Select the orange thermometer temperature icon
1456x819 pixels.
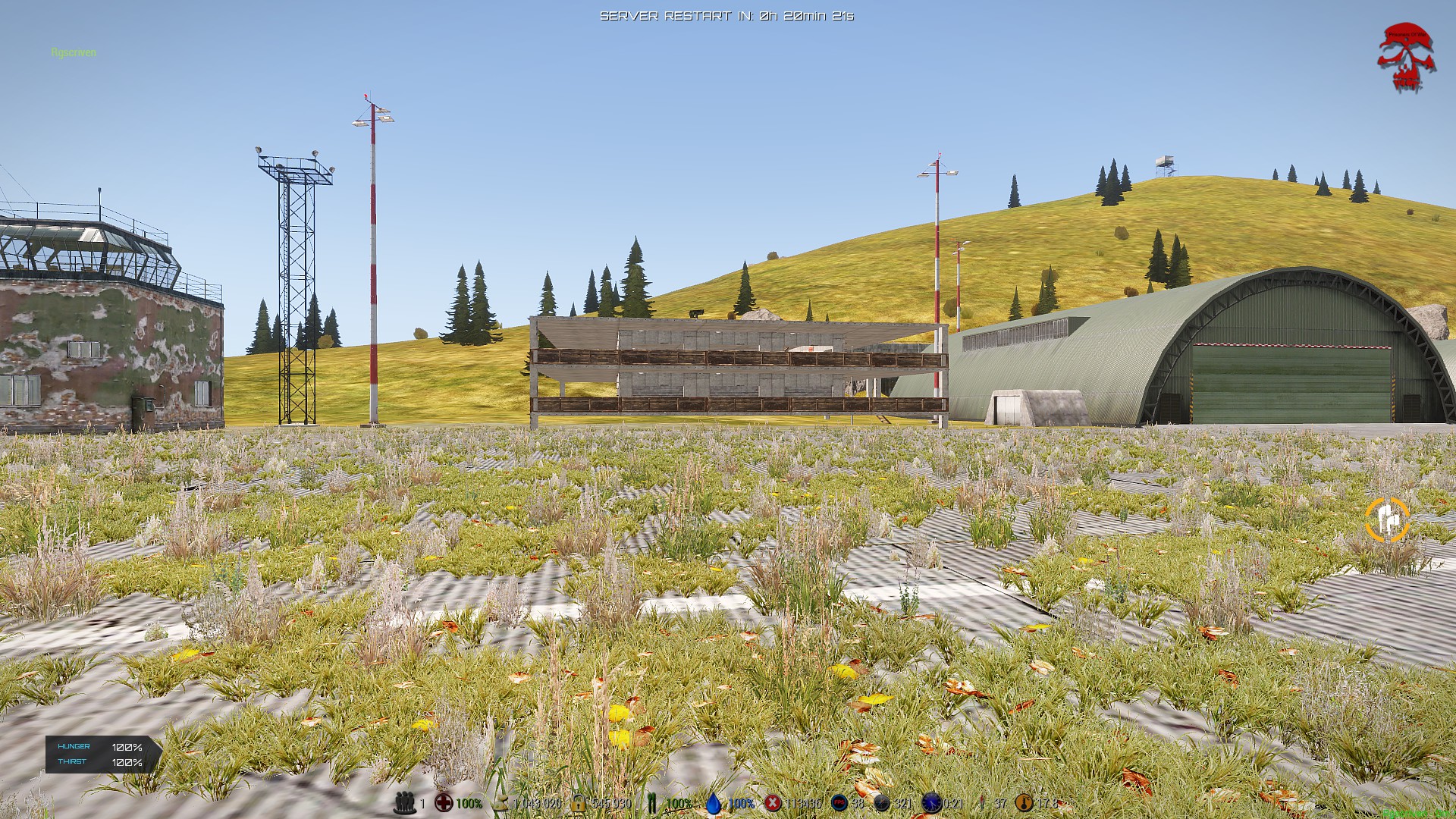[x=1025, y=802]
